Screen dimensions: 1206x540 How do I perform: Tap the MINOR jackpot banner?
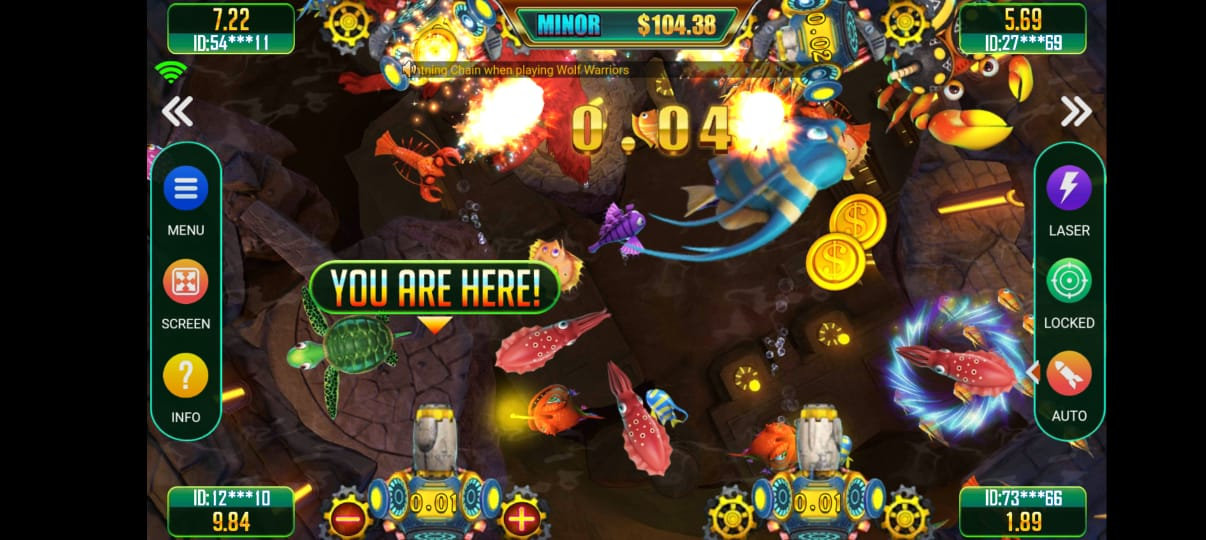(626, 25)
